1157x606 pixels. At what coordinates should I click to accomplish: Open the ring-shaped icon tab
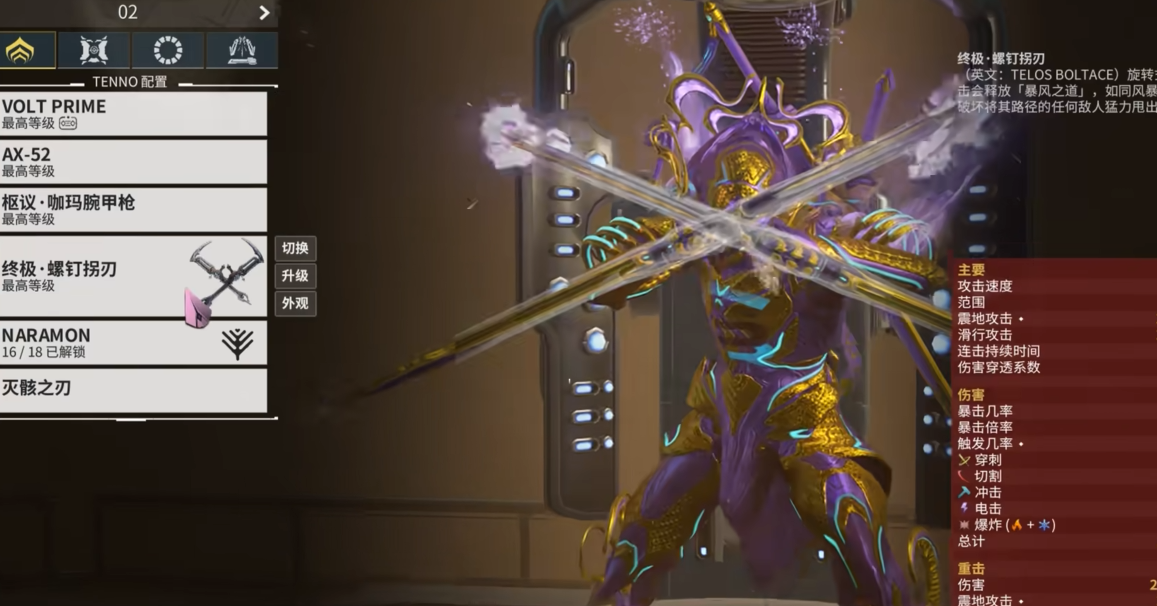click(x=168, y=51)
